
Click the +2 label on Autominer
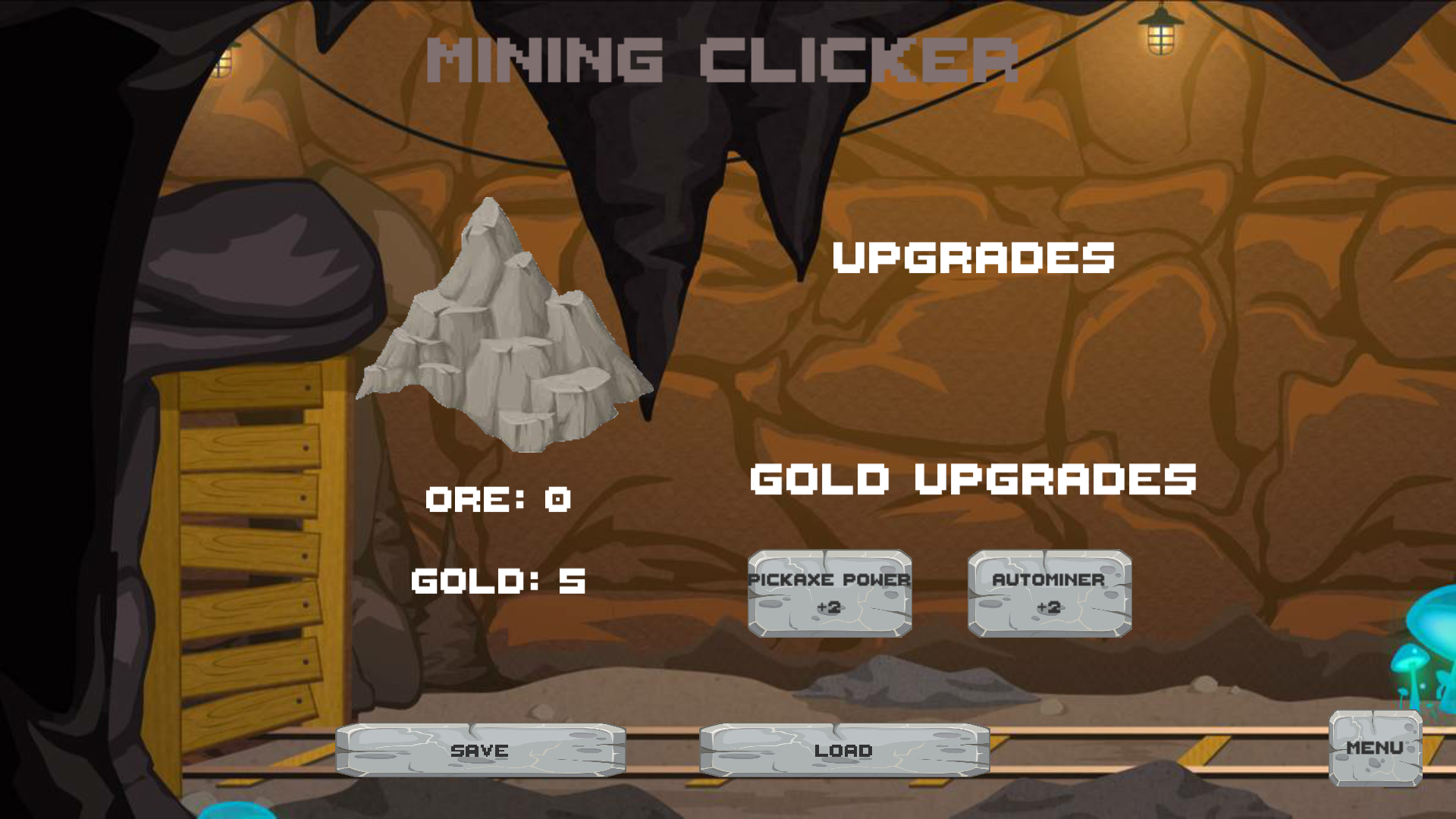[x=1050, y=609]
